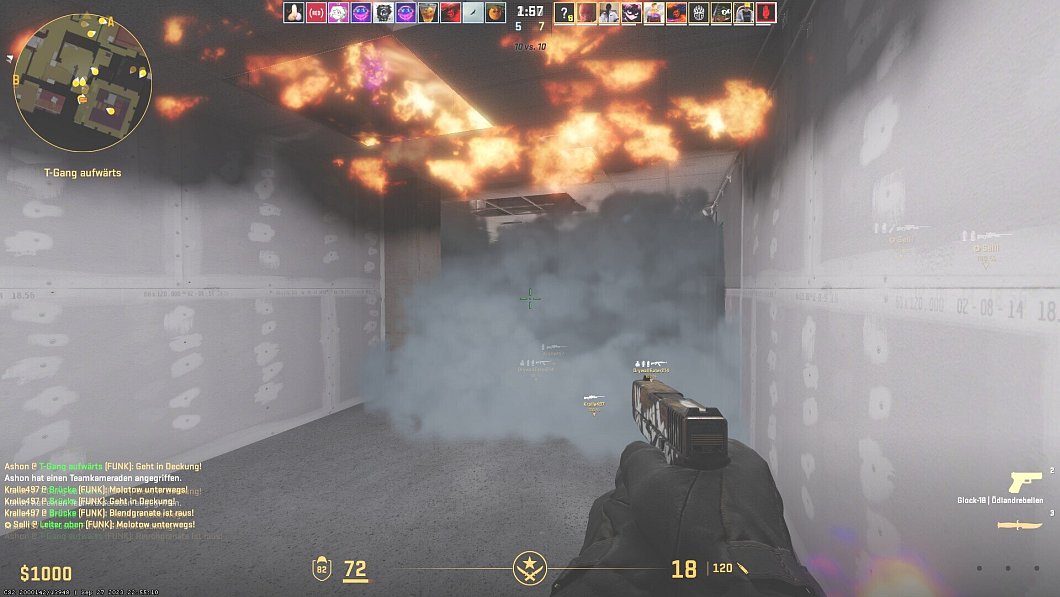Click the question mark player avatar
1060x597 pixels.
[x=564, y=13]
